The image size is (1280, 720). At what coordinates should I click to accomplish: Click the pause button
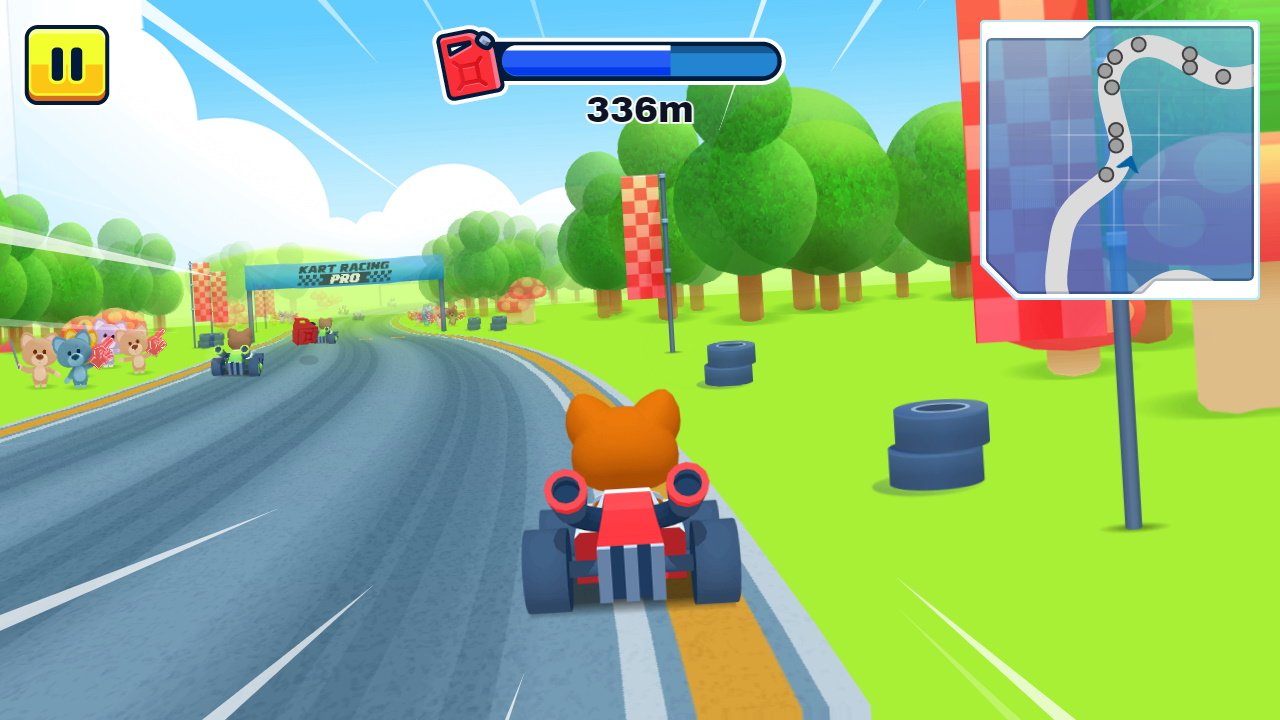pos(65,65)
